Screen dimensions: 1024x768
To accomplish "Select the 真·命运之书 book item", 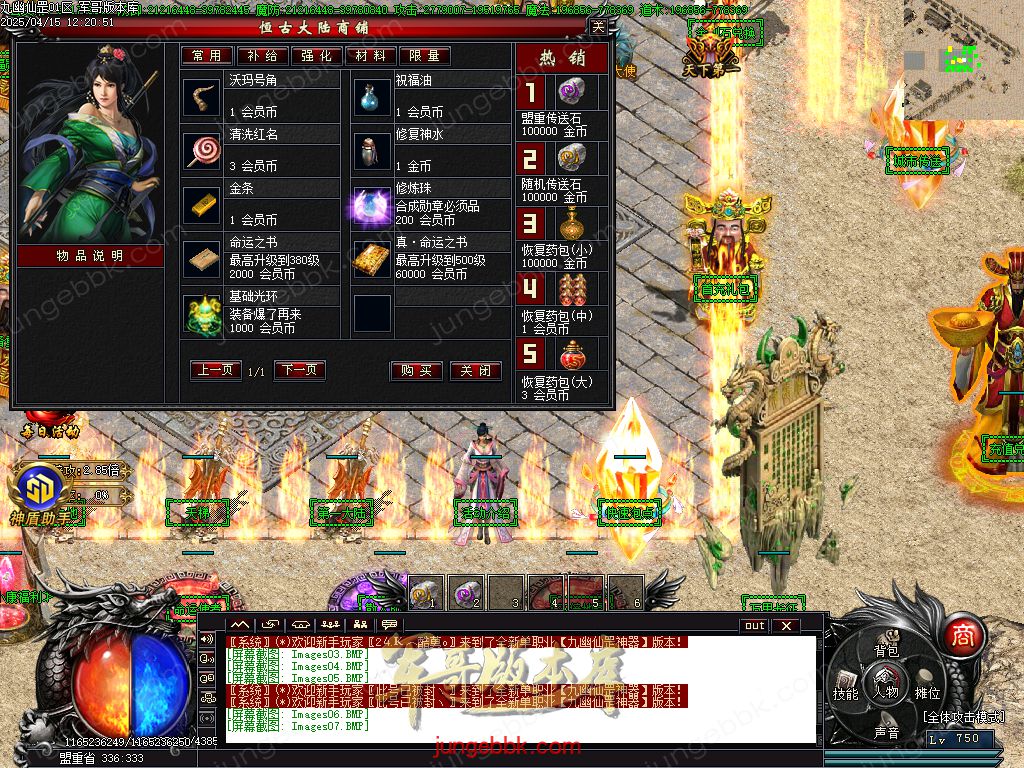I will [371, 260].
